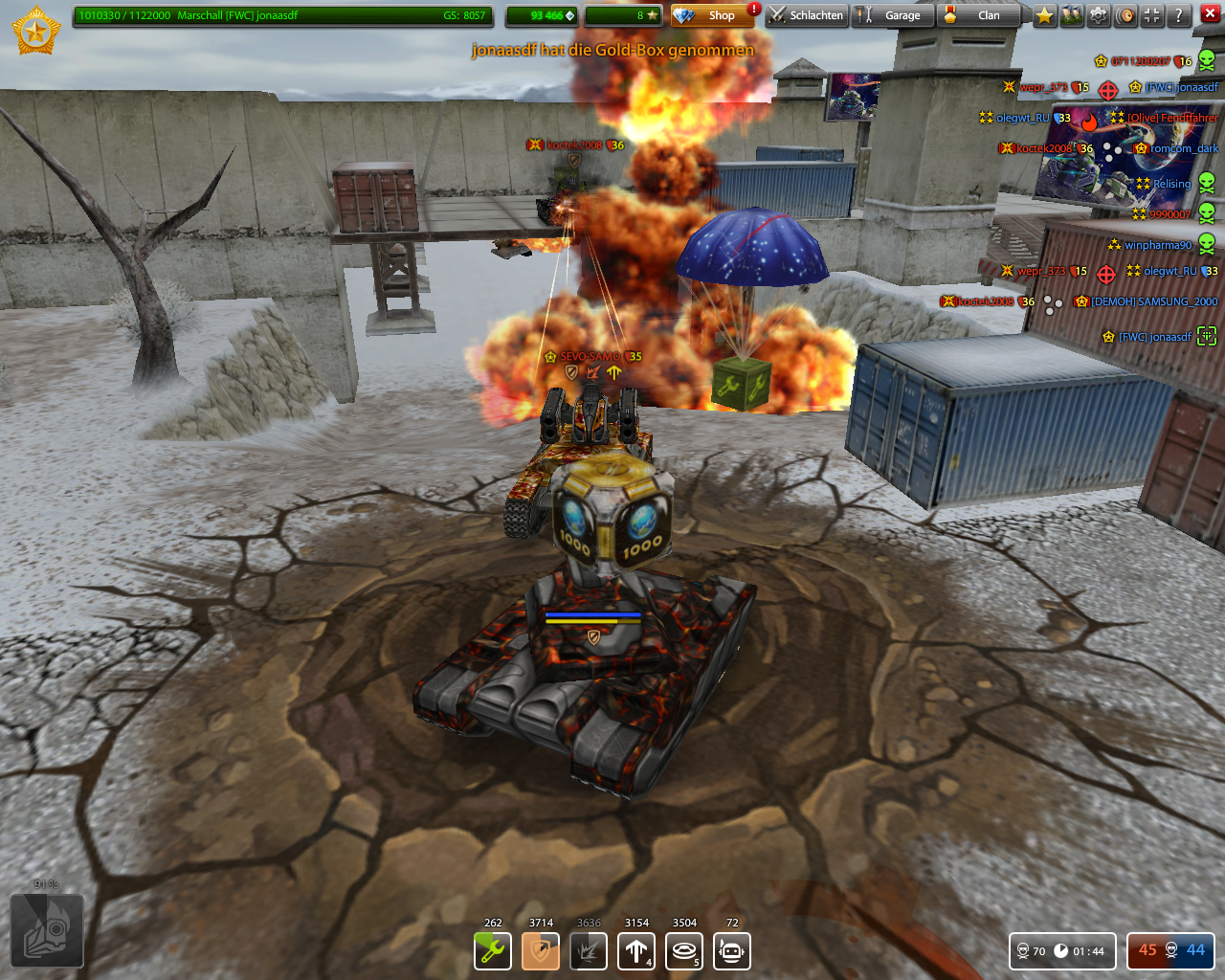
Task: Toggle fullscreen mode icon
Action: pyautogui.click(x=1152, y=15)
